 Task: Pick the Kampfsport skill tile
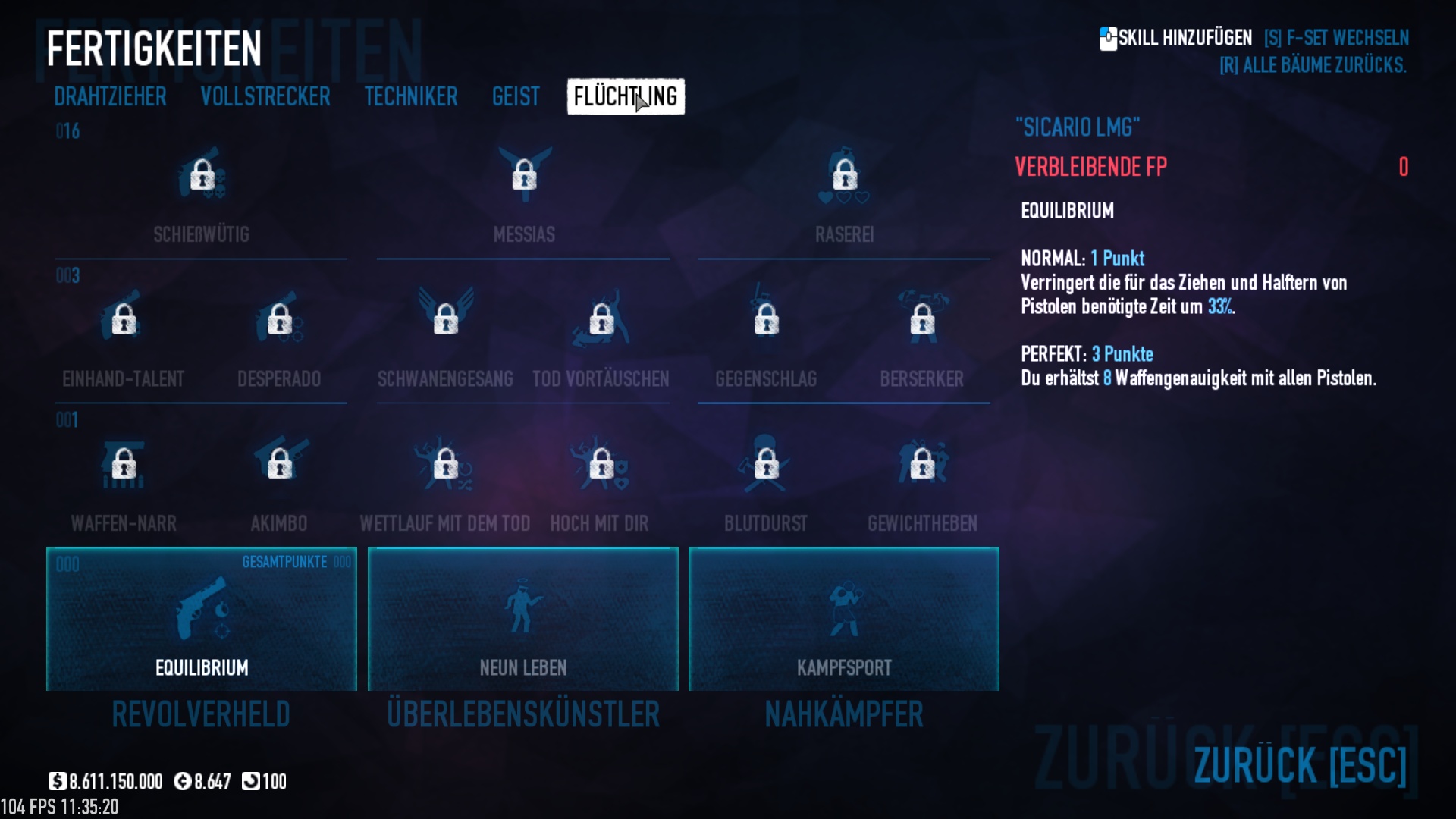coord(844,619)
